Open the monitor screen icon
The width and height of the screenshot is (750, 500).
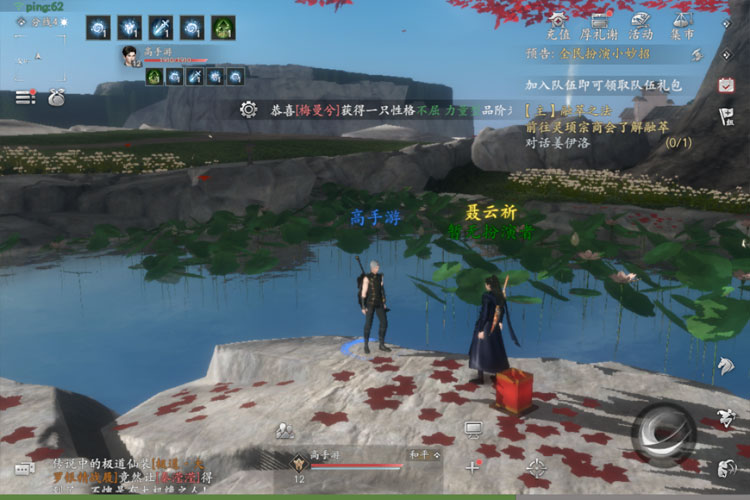pyautogui.click(x=474, y=429)
